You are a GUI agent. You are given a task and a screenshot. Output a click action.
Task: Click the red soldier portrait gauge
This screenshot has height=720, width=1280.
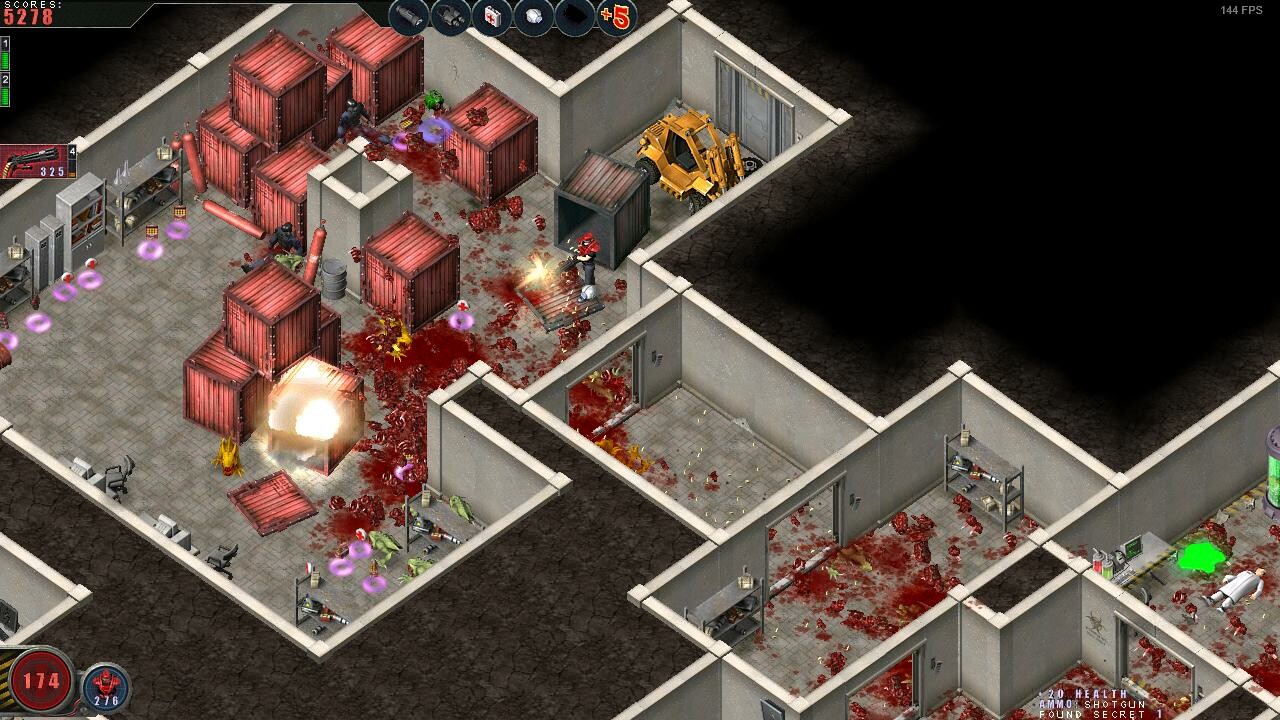coord(106,684)
